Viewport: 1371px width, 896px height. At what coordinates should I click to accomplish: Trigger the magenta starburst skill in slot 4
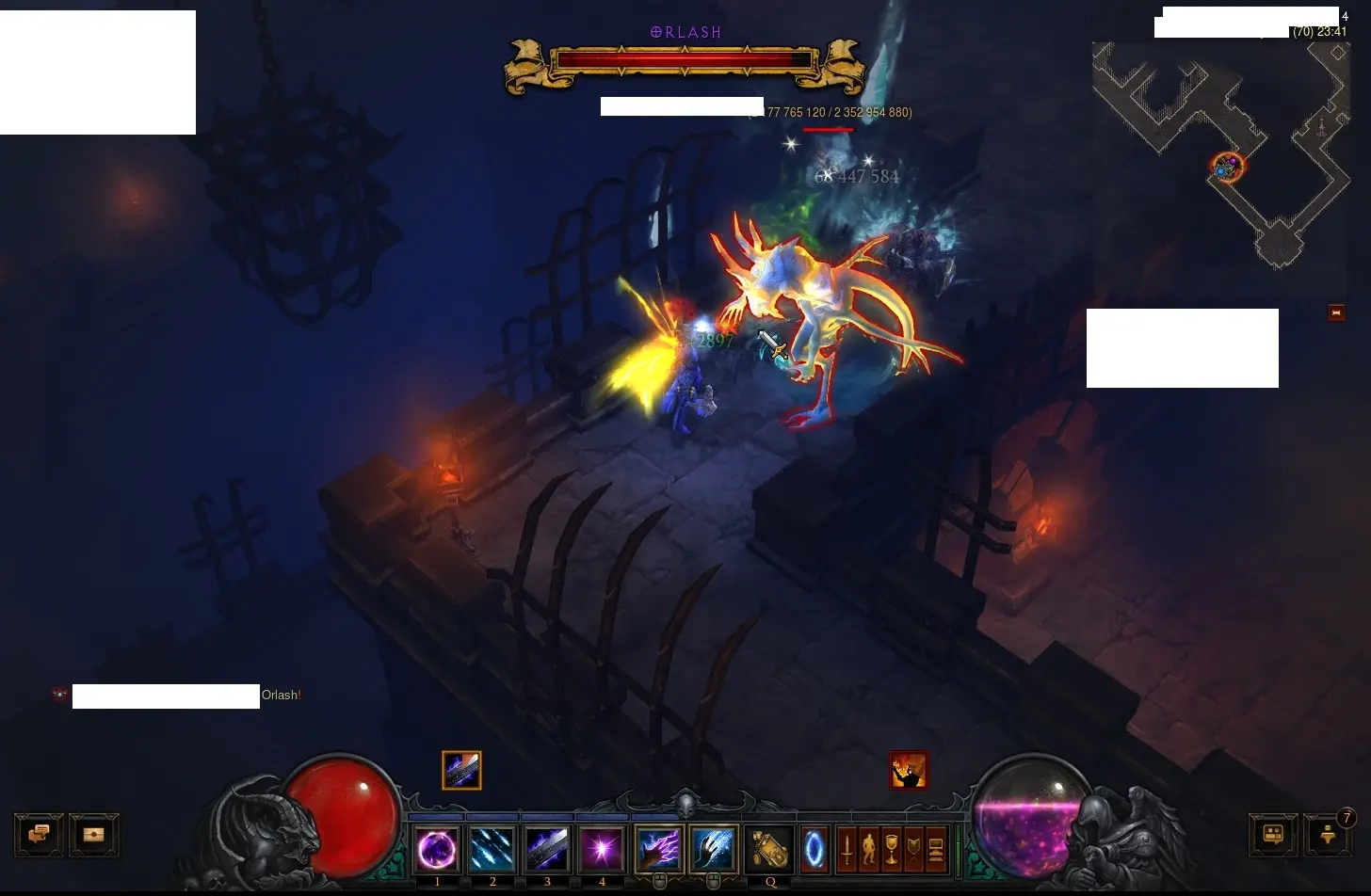tap(602, 851)
